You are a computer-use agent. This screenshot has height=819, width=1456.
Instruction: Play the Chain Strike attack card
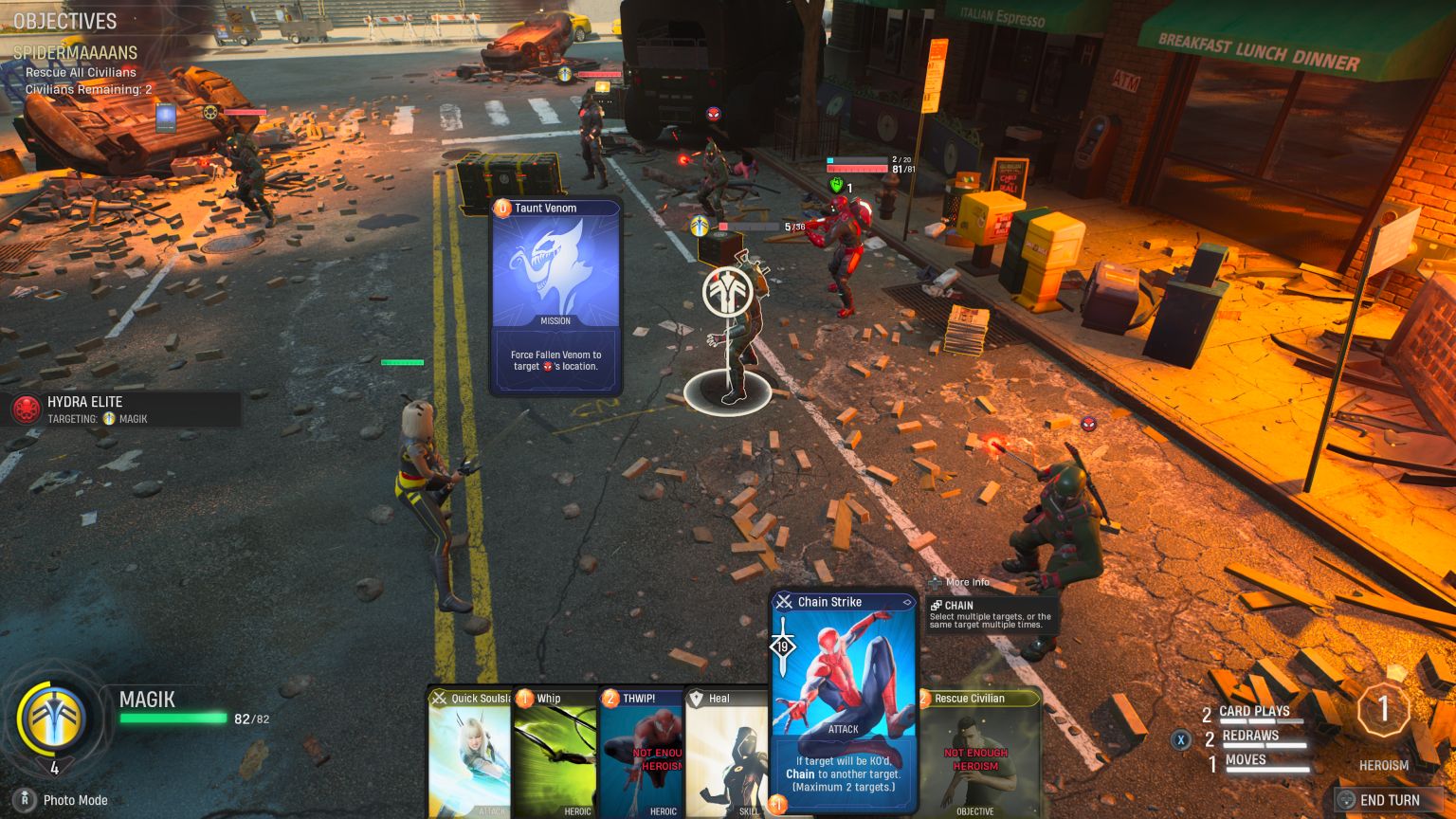click(843, 701)
